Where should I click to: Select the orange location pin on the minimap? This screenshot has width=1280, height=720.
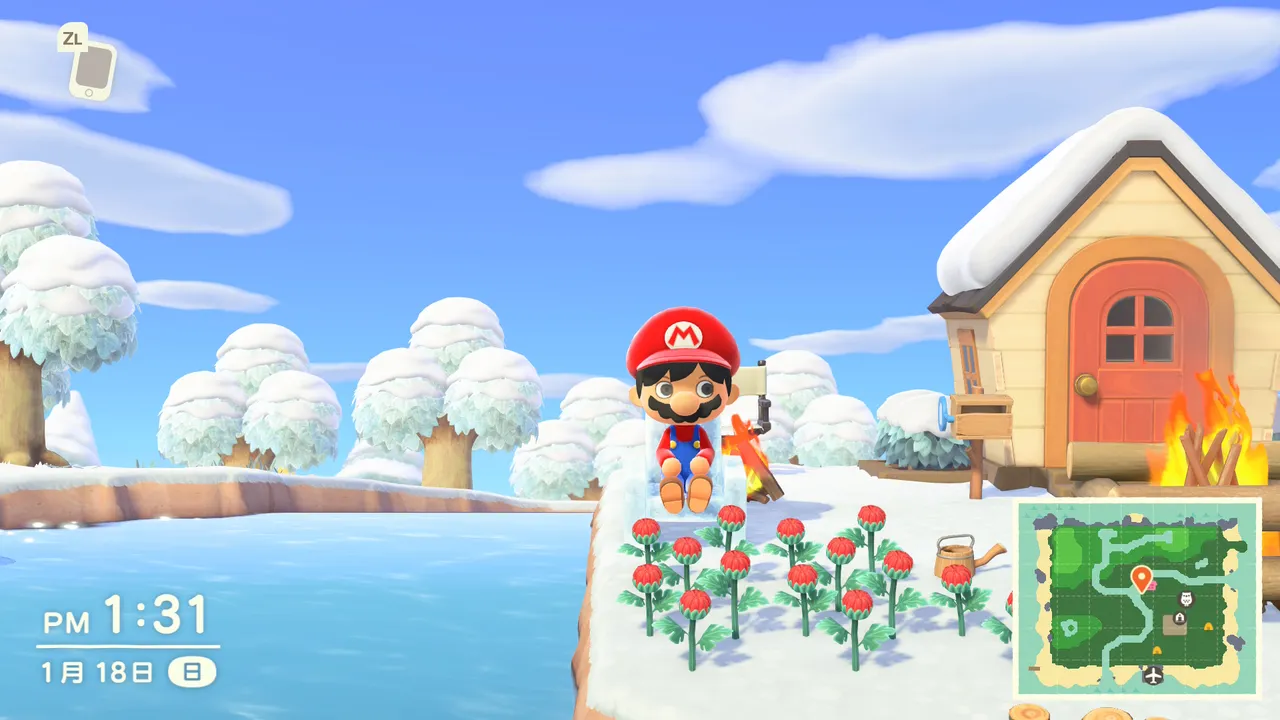[x=1141, y=577]
